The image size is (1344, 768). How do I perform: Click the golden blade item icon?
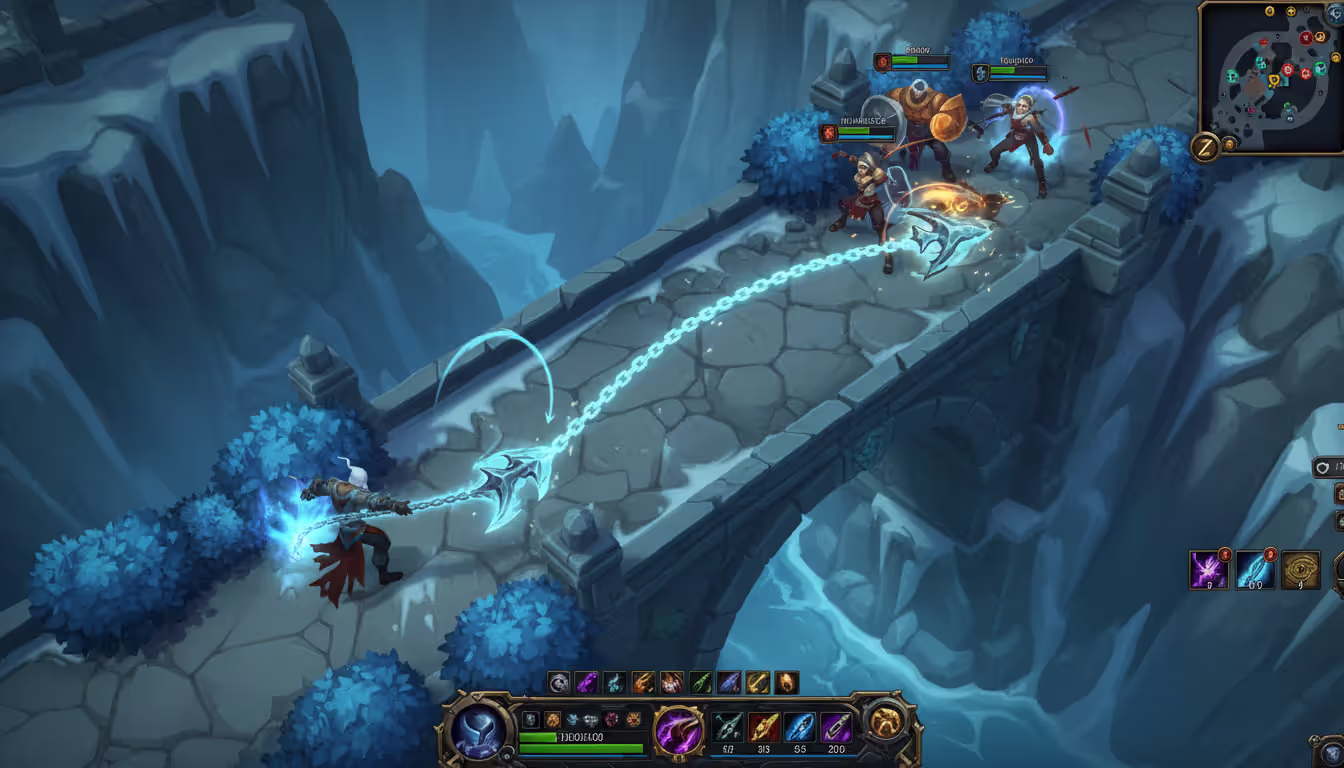click(763, 726)
